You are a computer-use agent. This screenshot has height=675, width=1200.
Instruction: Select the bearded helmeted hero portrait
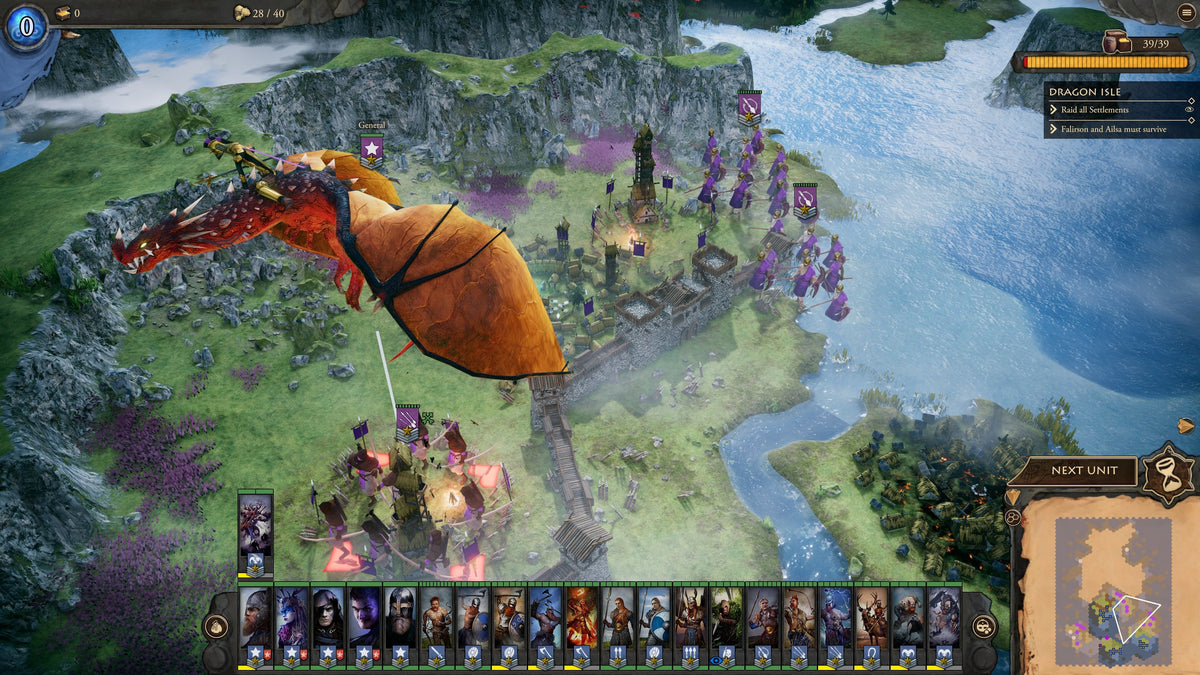[255, 616]
